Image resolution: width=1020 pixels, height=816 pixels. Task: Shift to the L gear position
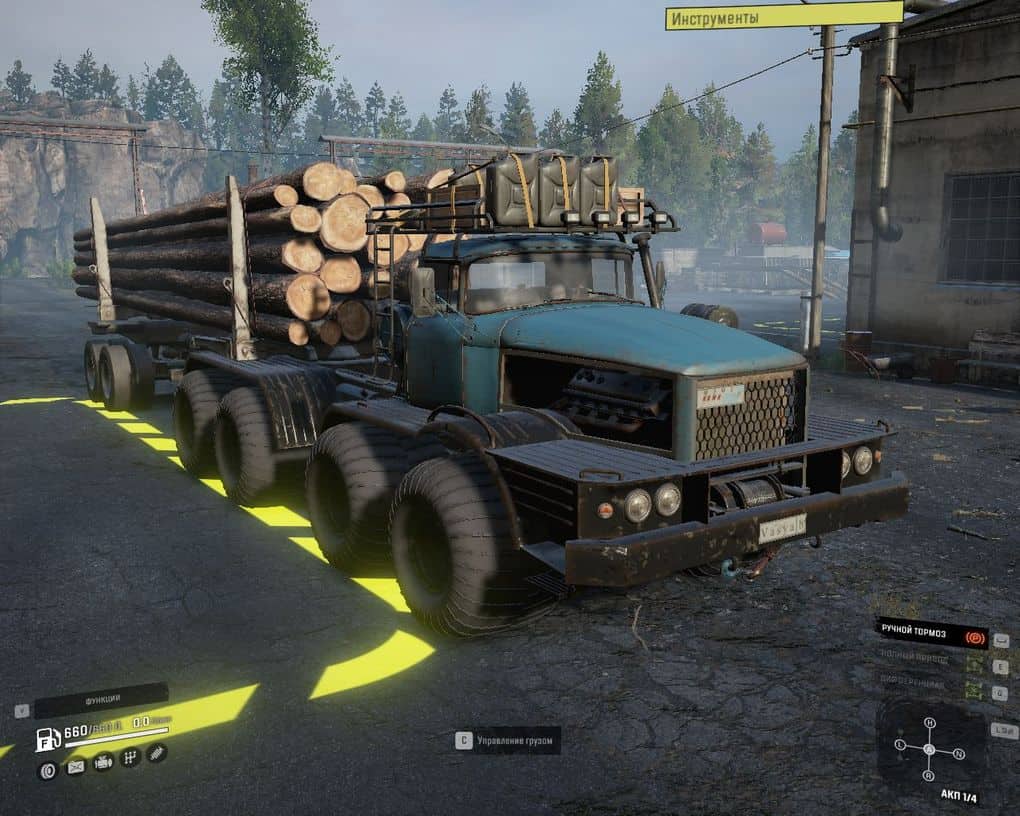click(x=900, y=746)
